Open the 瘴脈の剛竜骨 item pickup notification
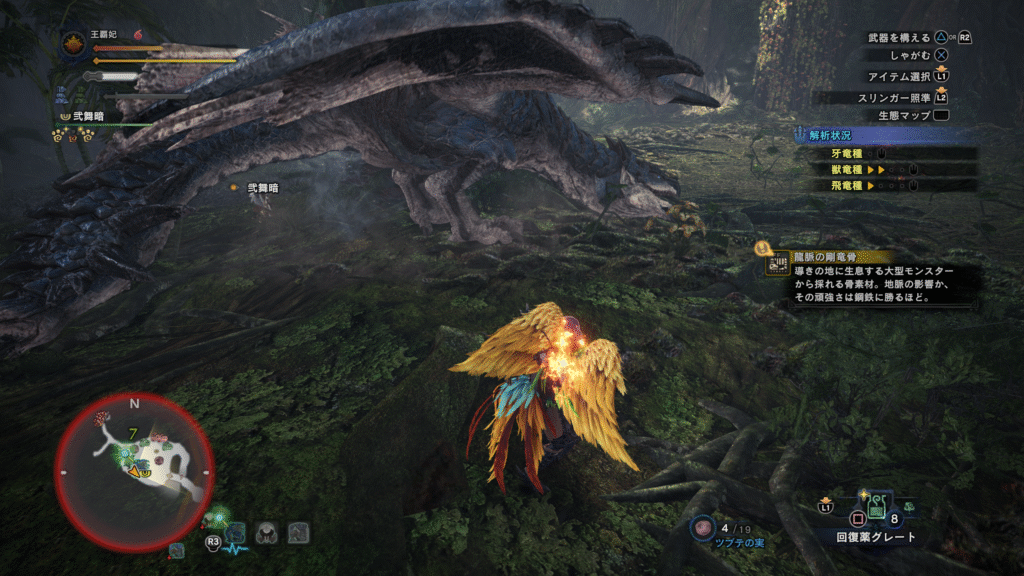The width and height of the screenshot is (1024, 576). (870, 277)
